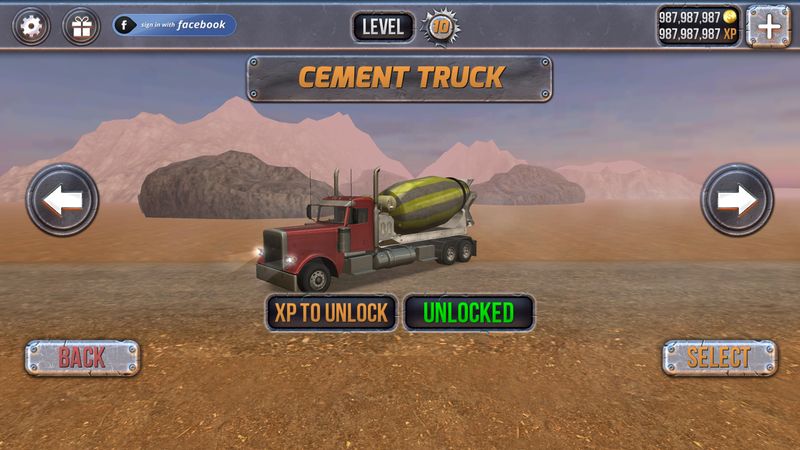This screenshot has height=450, width=800.
Task: Select the Cement Truck
Action: 719,357
